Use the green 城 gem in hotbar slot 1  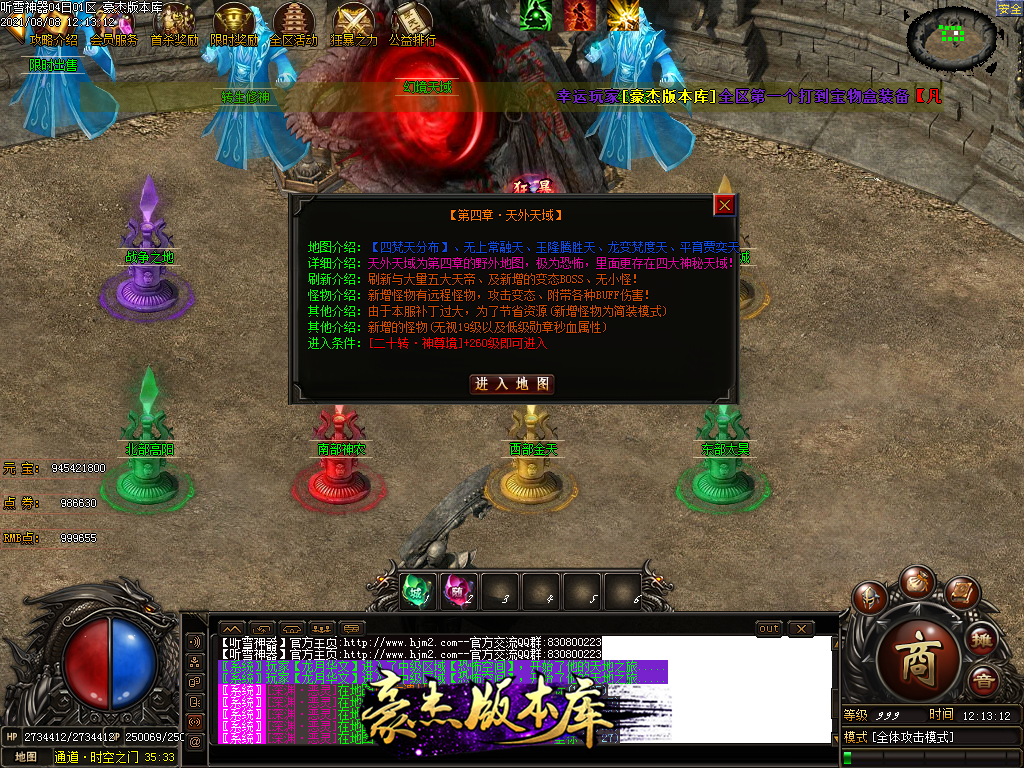(415, 591)
